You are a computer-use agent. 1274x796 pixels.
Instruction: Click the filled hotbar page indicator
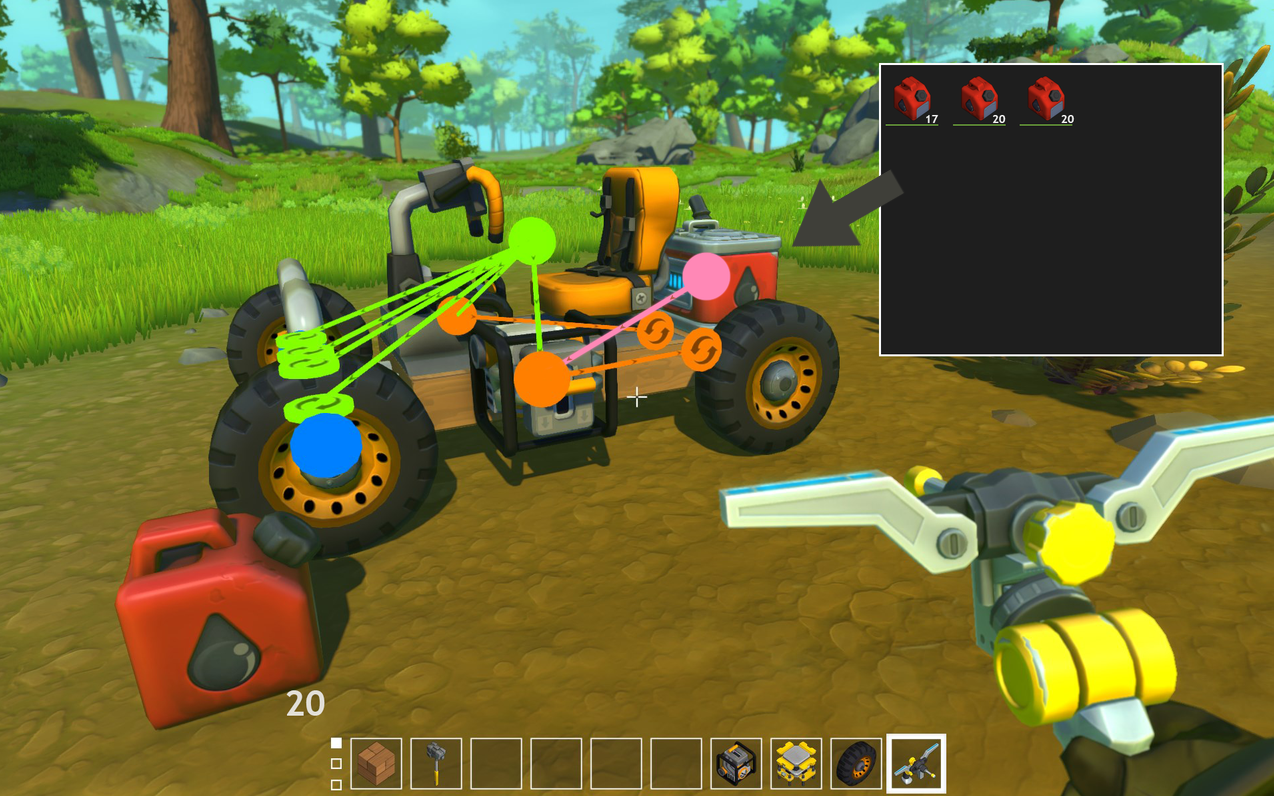tap(336, 743)
